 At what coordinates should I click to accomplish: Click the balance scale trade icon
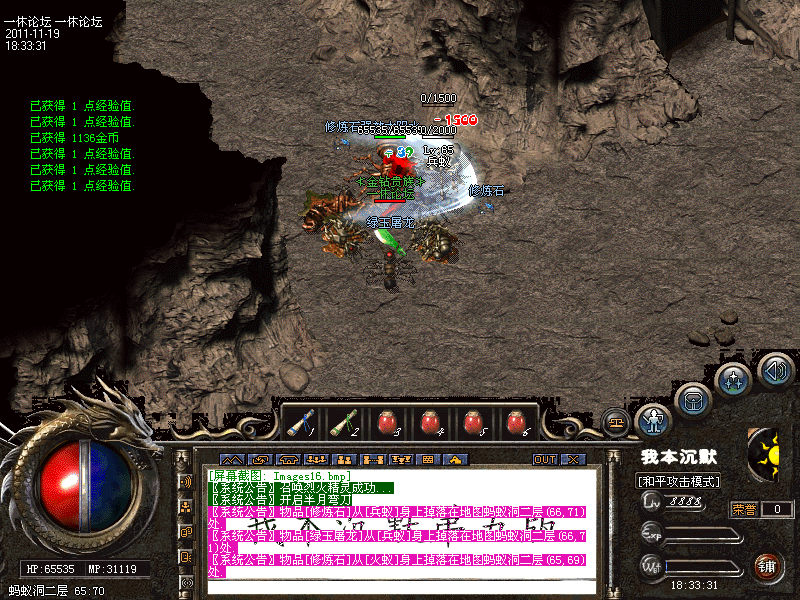click(616, 422)
